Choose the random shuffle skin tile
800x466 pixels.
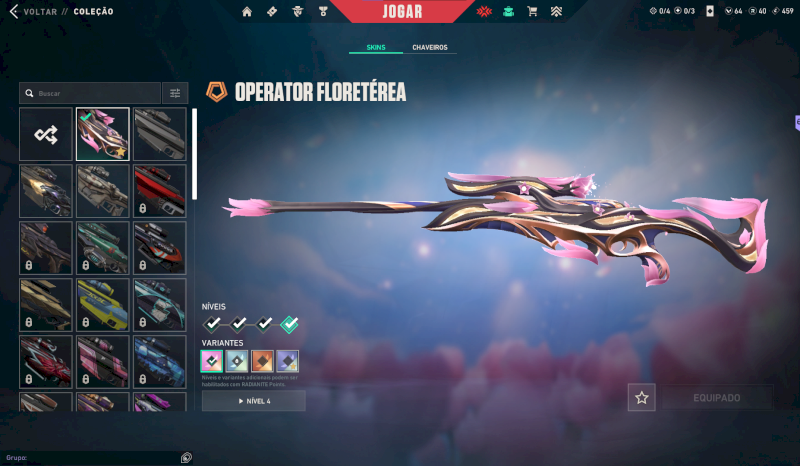click(x=46, y=134)
